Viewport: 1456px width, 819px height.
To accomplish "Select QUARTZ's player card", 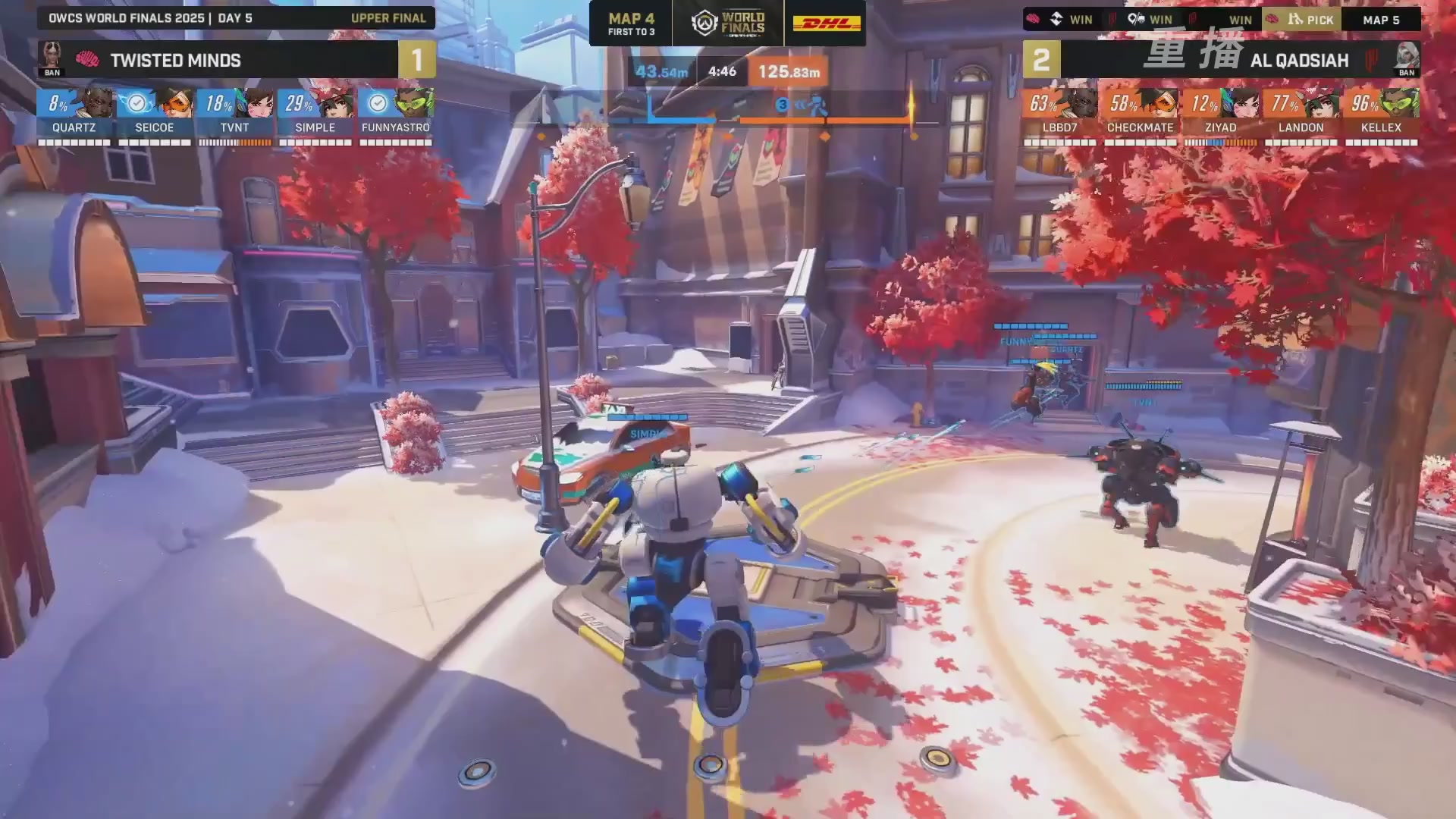I will click(74, 114).
